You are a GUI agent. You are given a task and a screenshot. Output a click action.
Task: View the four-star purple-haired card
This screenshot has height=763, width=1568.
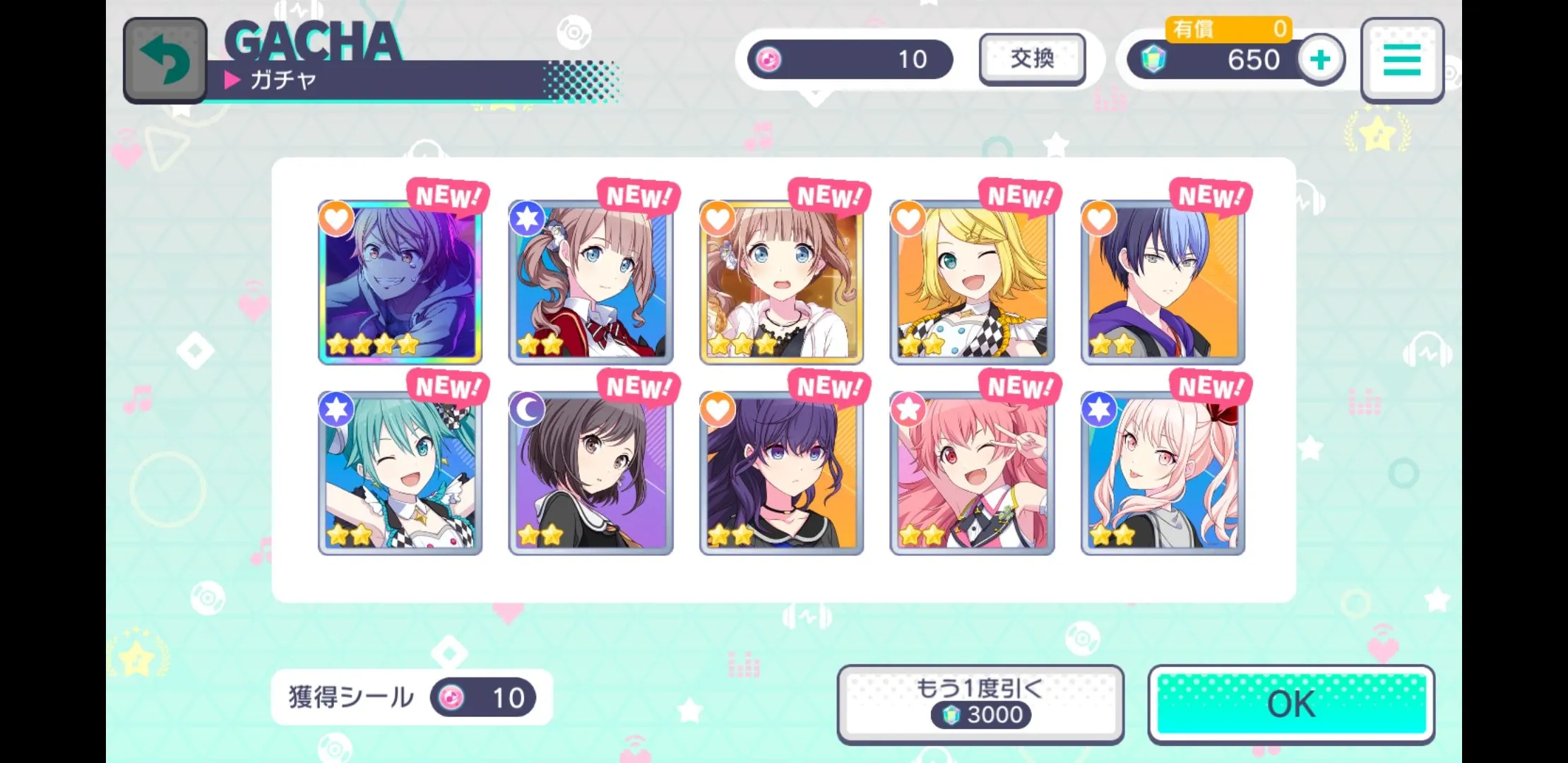point(400,283)
